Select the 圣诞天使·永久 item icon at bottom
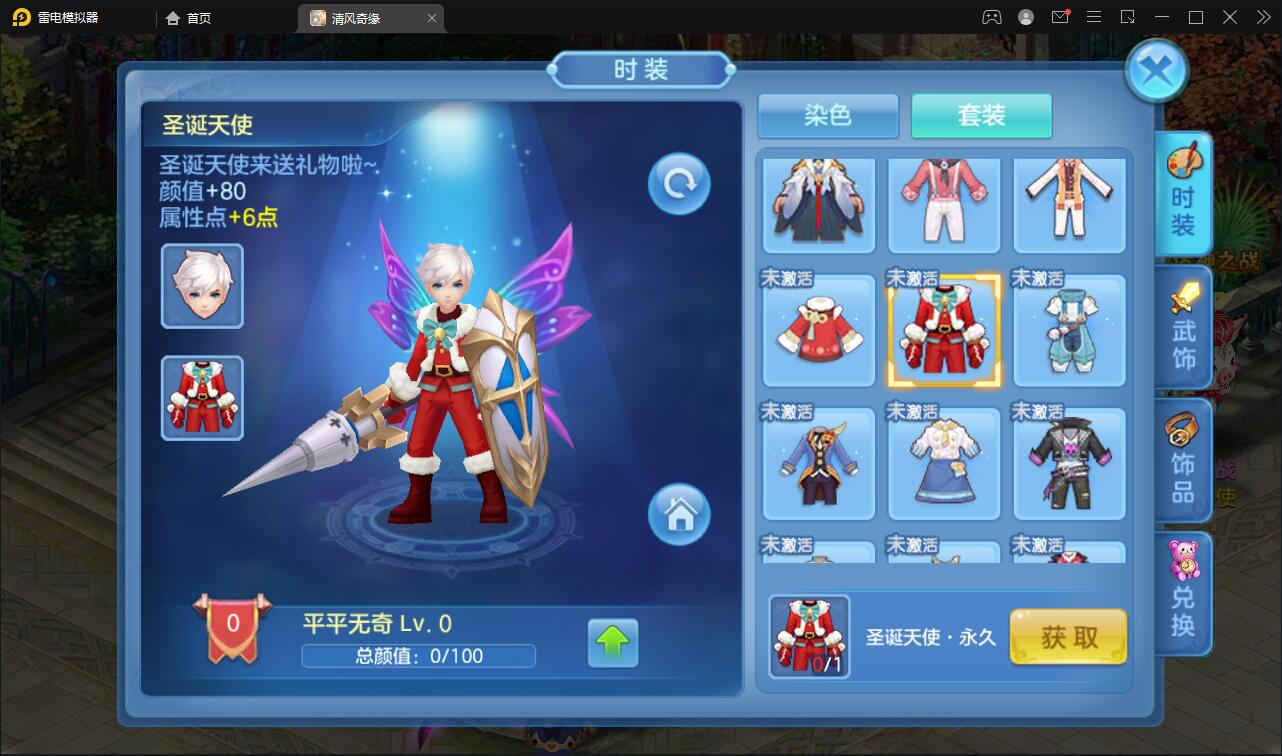This screenshot has height=756, width=1282. tap(809, 635)
